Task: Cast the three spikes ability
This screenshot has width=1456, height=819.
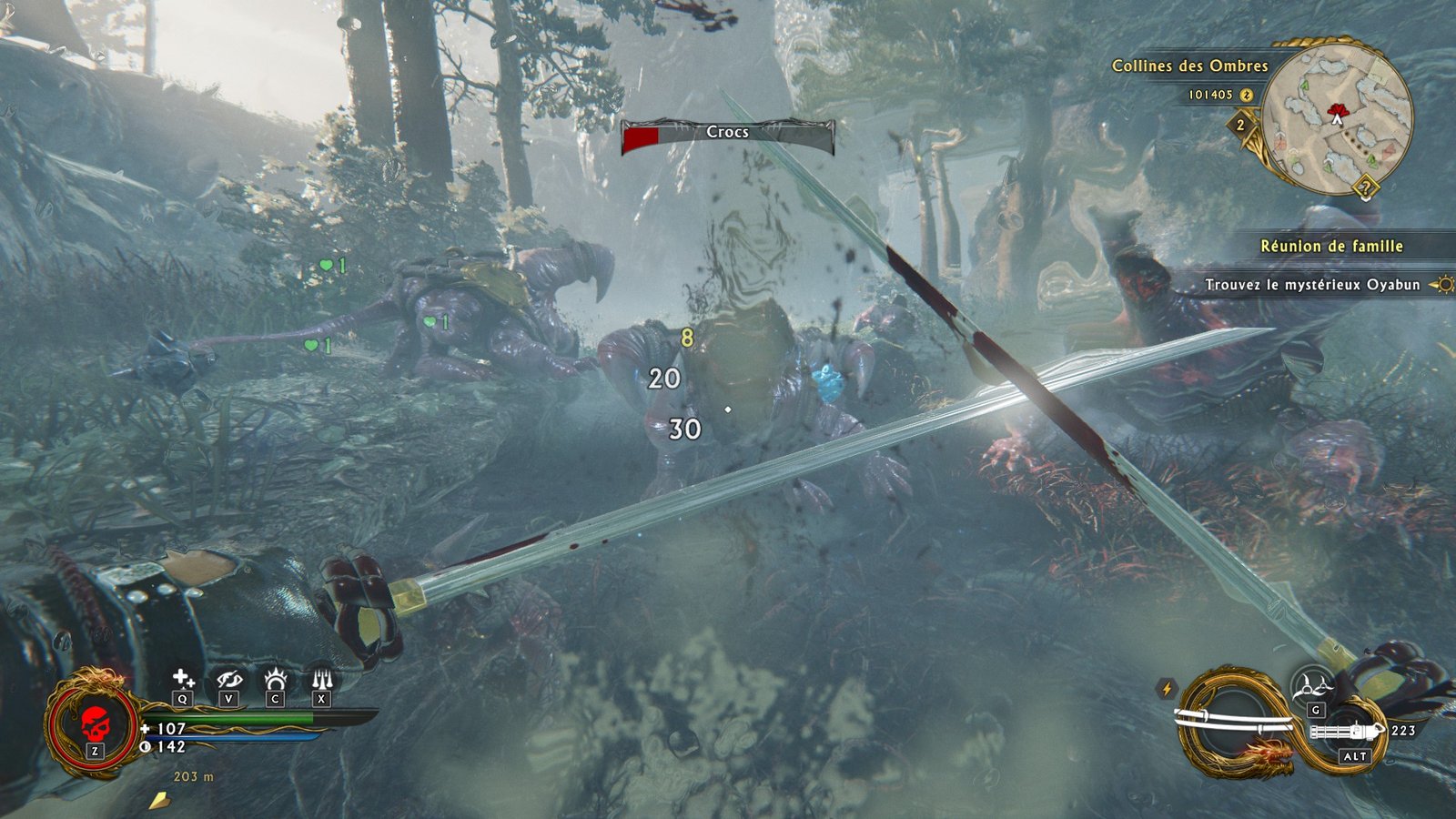Action: click(x=321, y=679)
